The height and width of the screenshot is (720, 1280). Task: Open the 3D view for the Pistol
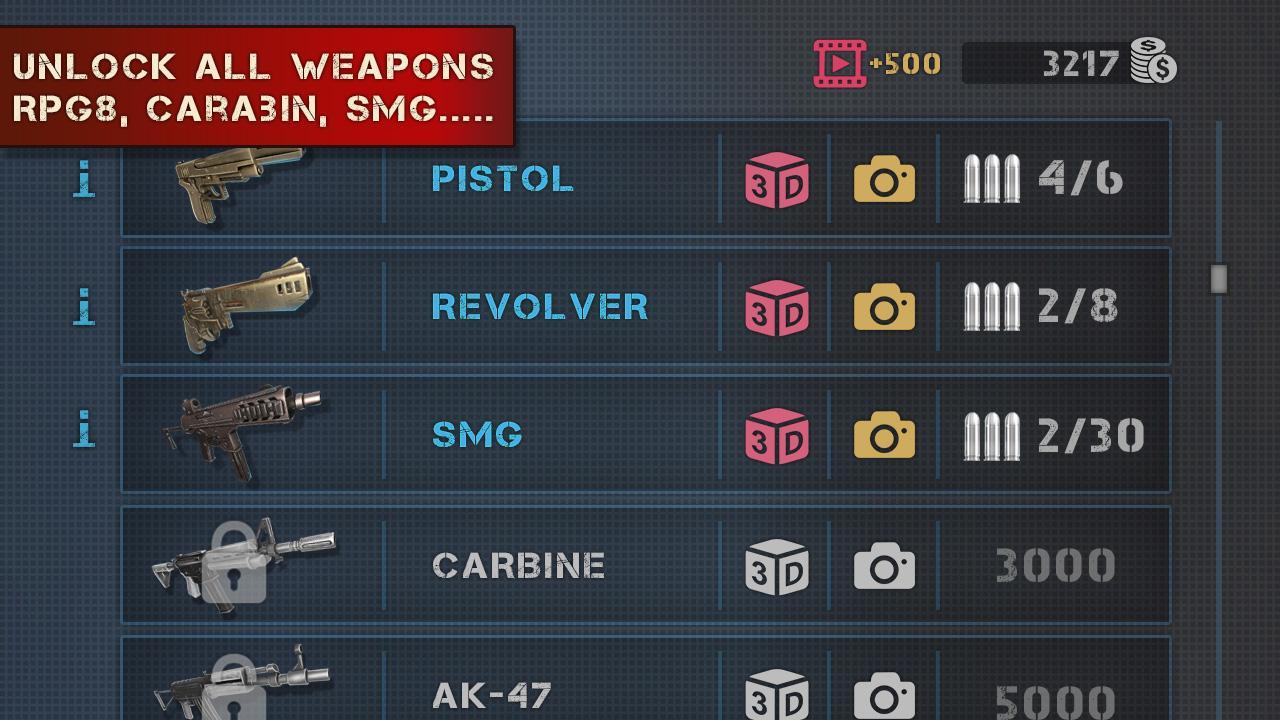tap(778, 180)
